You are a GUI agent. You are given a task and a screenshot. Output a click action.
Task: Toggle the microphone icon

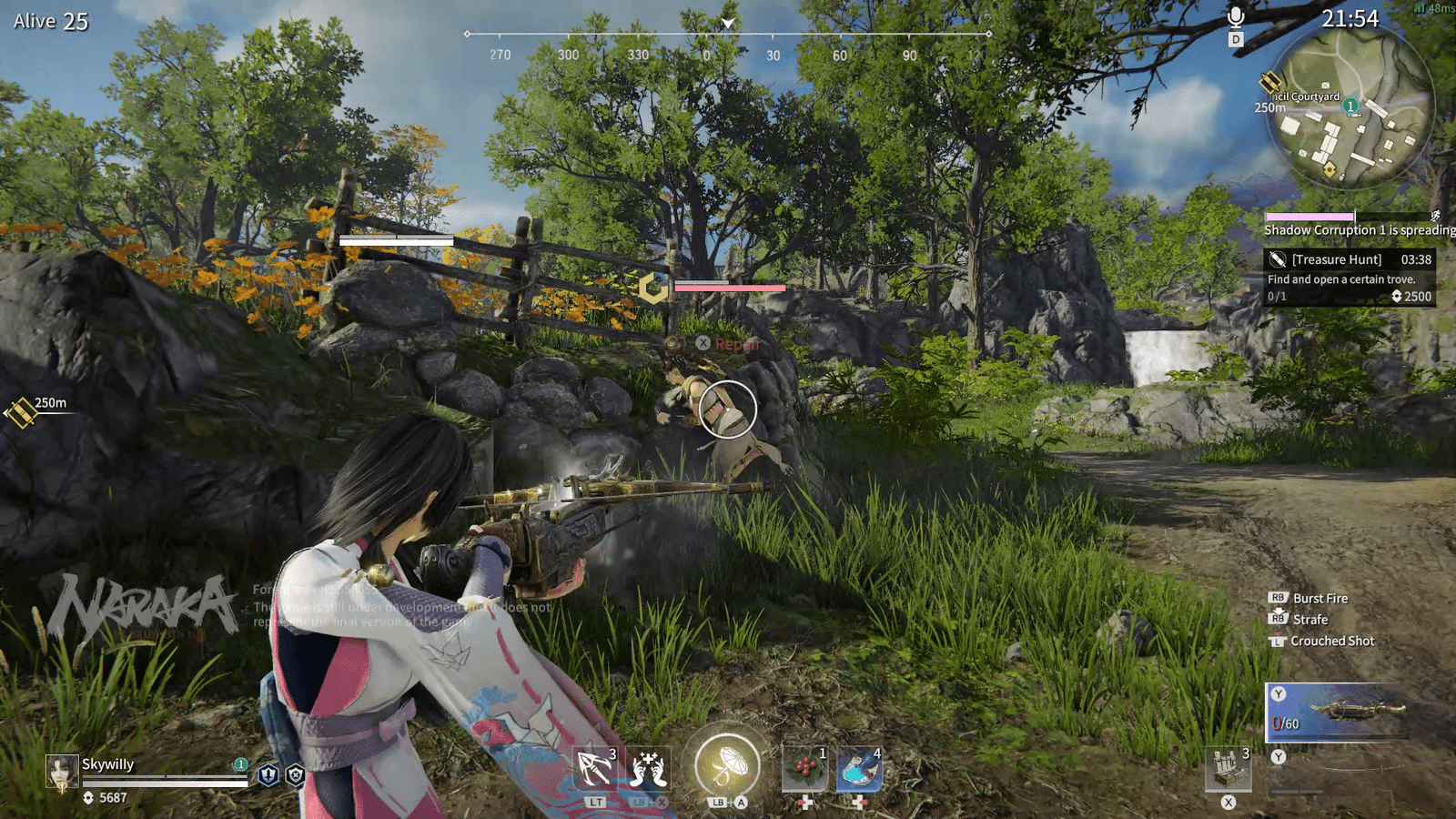(x=1235, y=17)
